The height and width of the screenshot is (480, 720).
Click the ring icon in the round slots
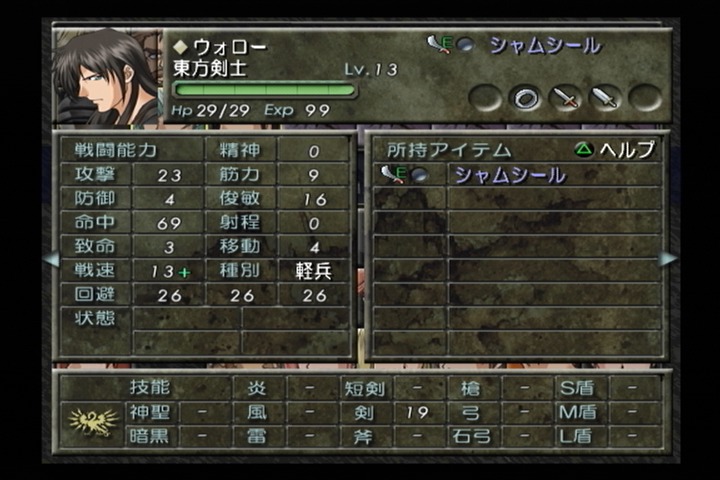tap(525, 97)
